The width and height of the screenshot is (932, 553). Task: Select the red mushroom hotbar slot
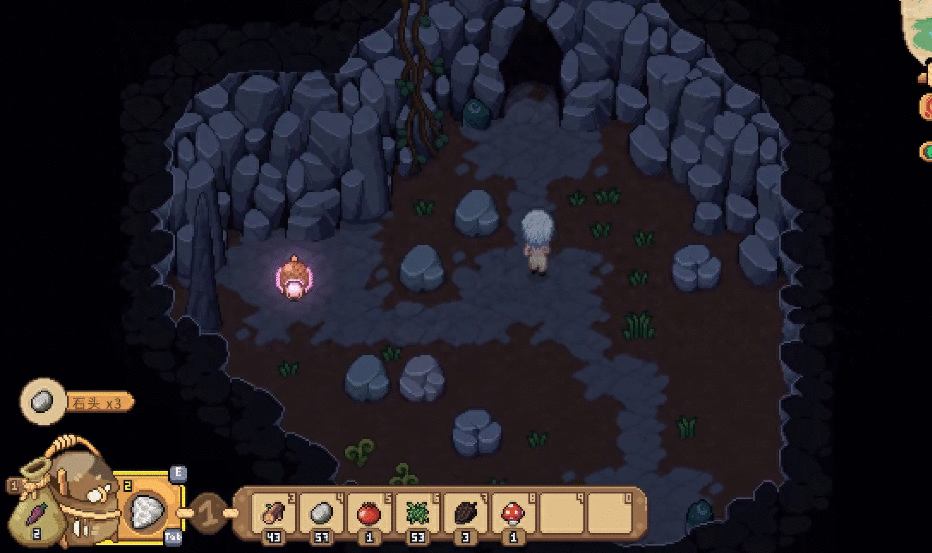pyautogui.click(x=513, y=513)
